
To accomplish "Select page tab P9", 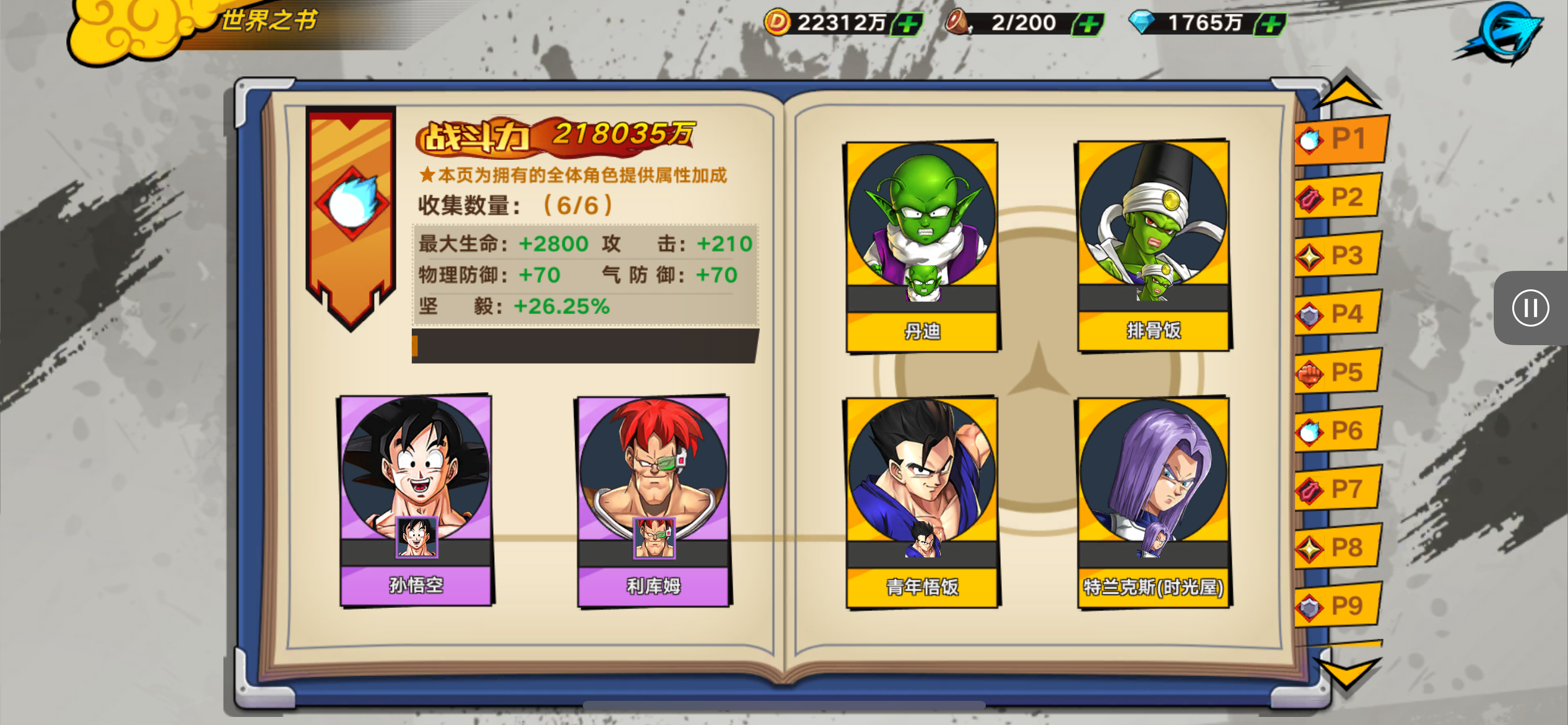I will pyautogui.click(x=1339, y=605).
